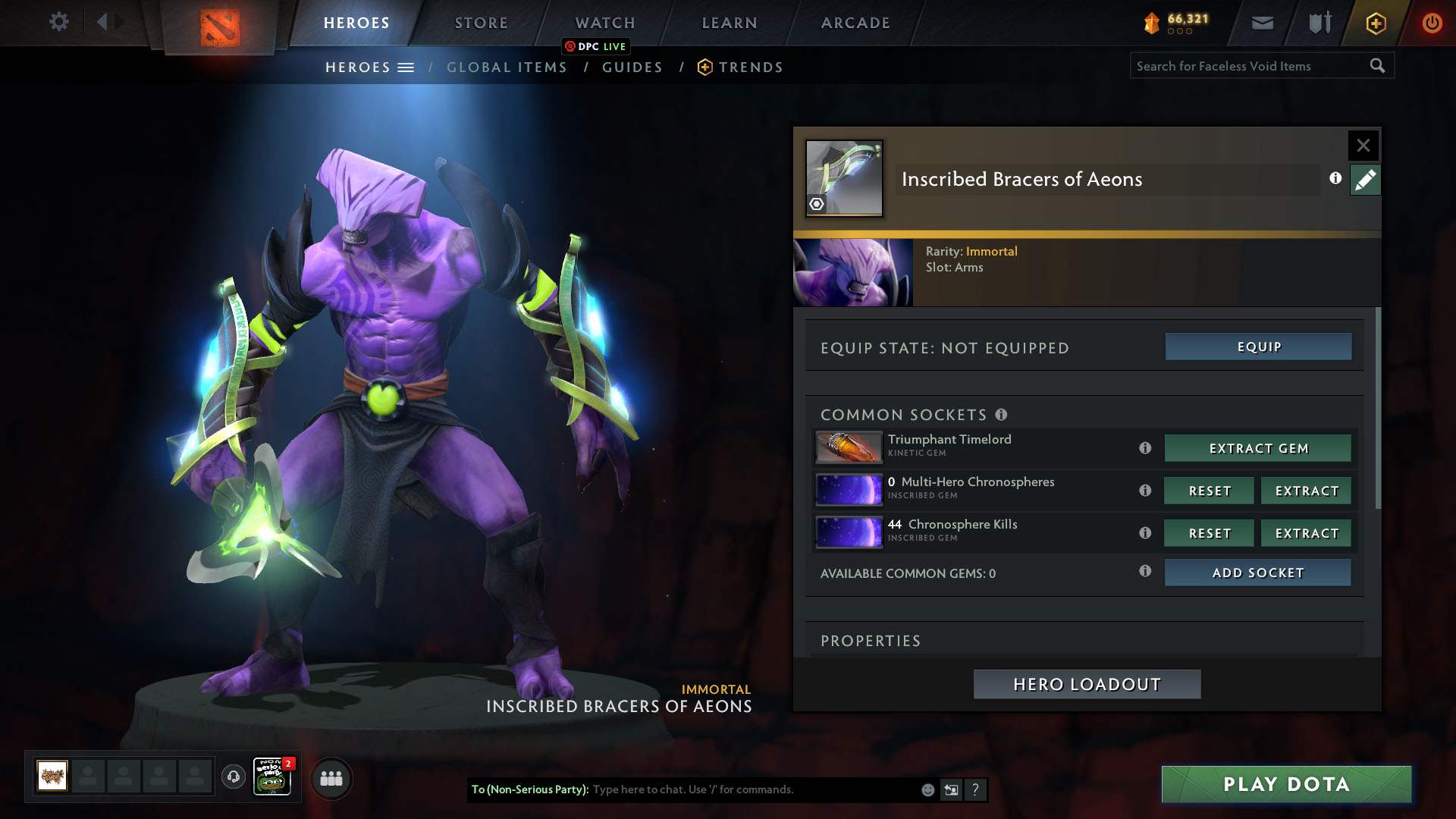Show the hero Guides section

pyautogui.click(x=632, y=67)
